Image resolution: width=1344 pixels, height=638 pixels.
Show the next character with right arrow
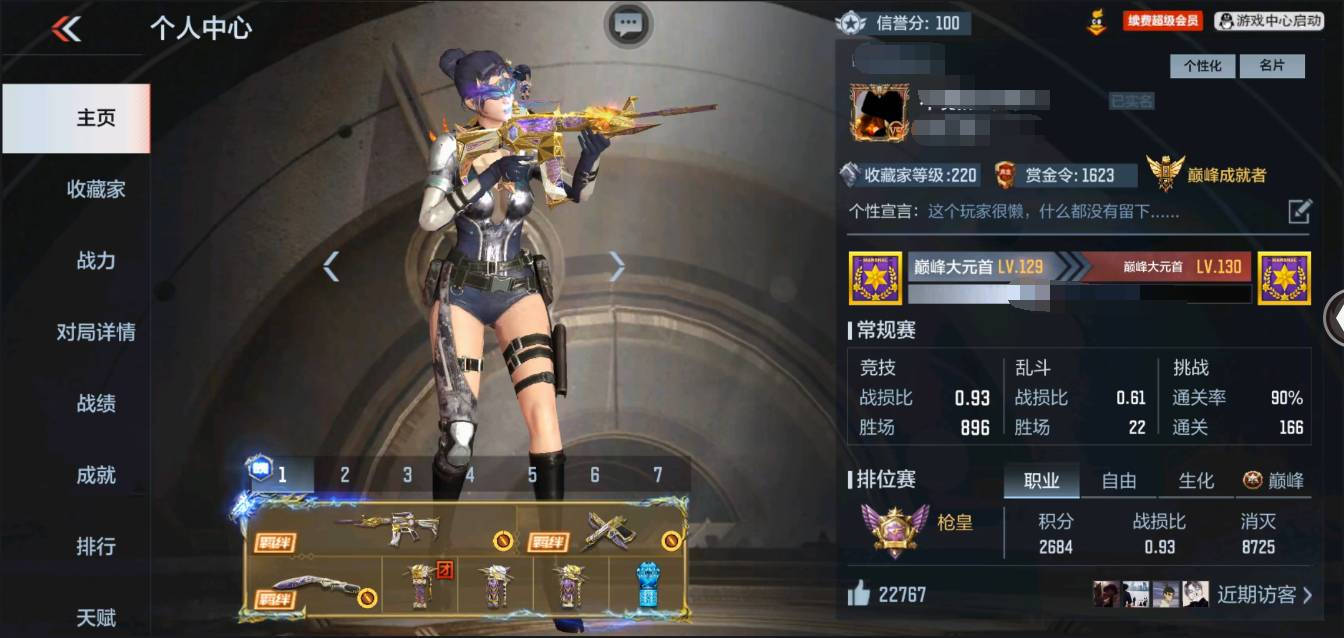tap(617, 266)
